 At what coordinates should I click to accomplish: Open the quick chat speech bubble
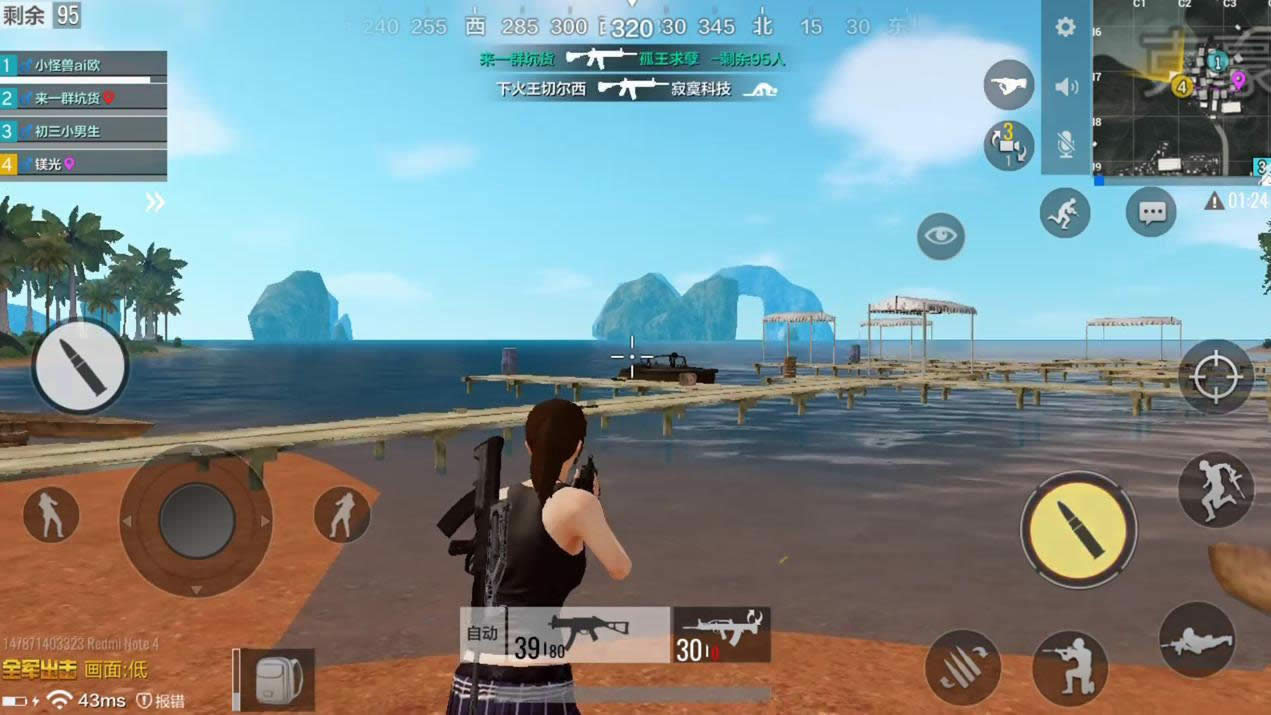coord(1151,212)
